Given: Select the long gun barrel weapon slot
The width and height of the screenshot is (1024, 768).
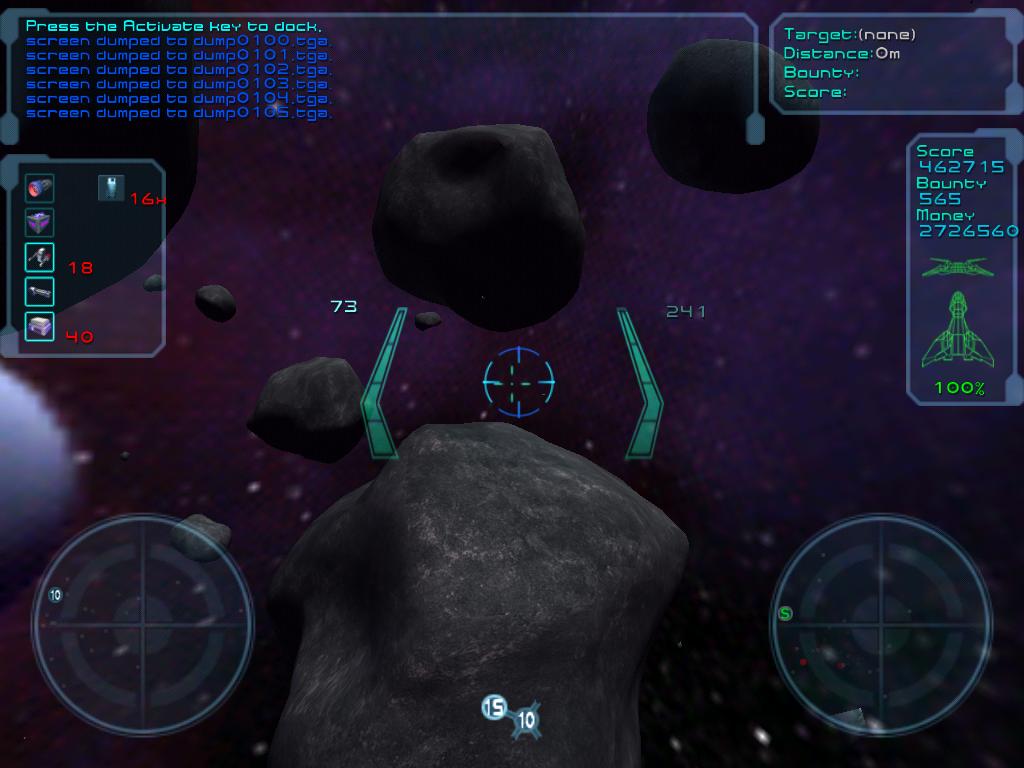Looking at the screenshot, I should [x=39, y=292].
